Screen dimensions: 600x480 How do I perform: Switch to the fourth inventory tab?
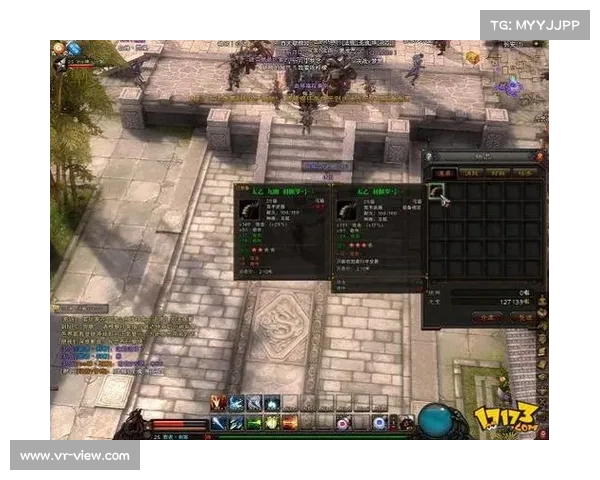click(523, 172)
